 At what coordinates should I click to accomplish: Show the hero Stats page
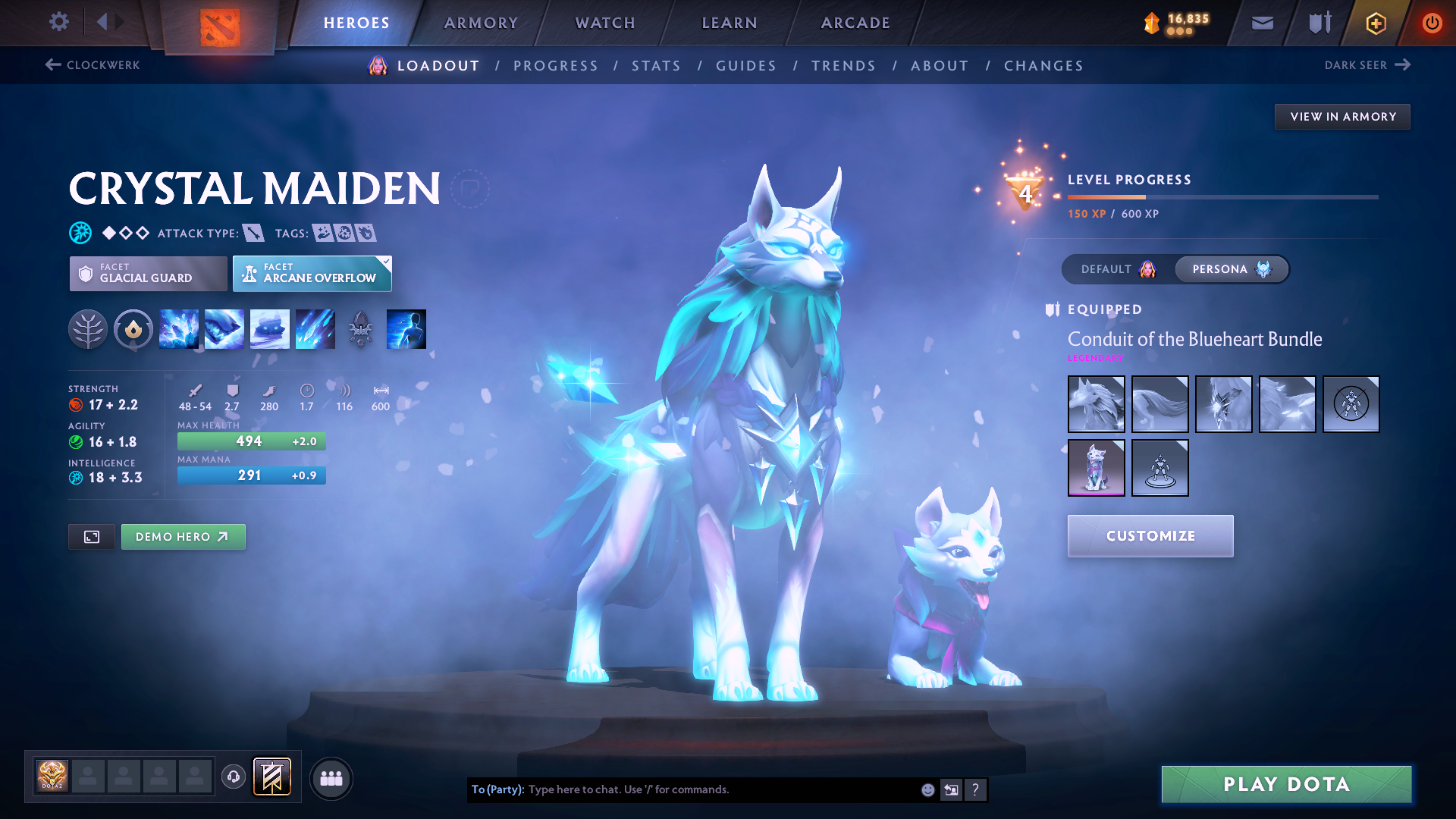656,66
